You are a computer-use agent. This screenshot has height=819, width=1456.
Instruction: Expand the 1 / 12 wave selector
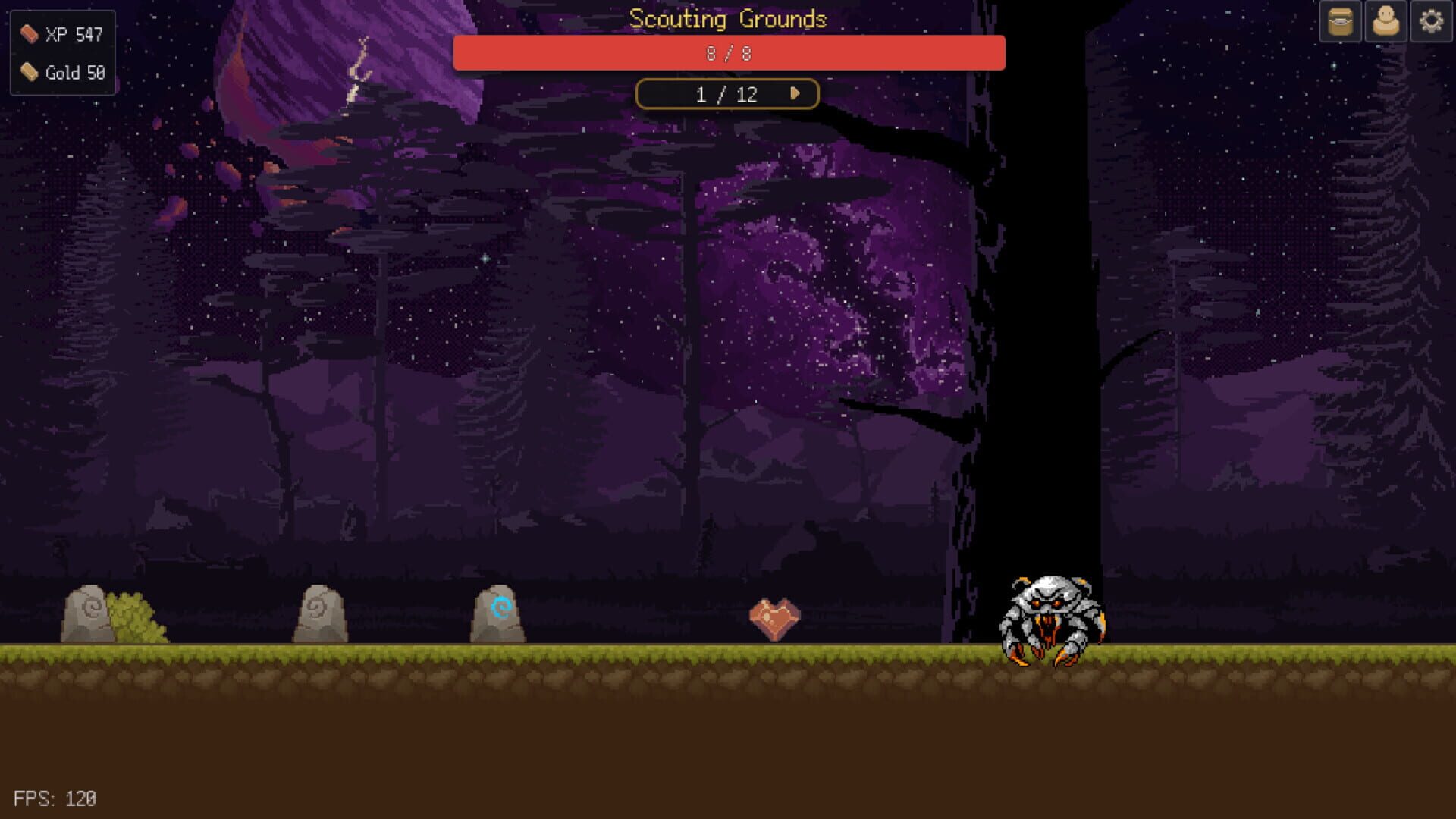point(727,93)
